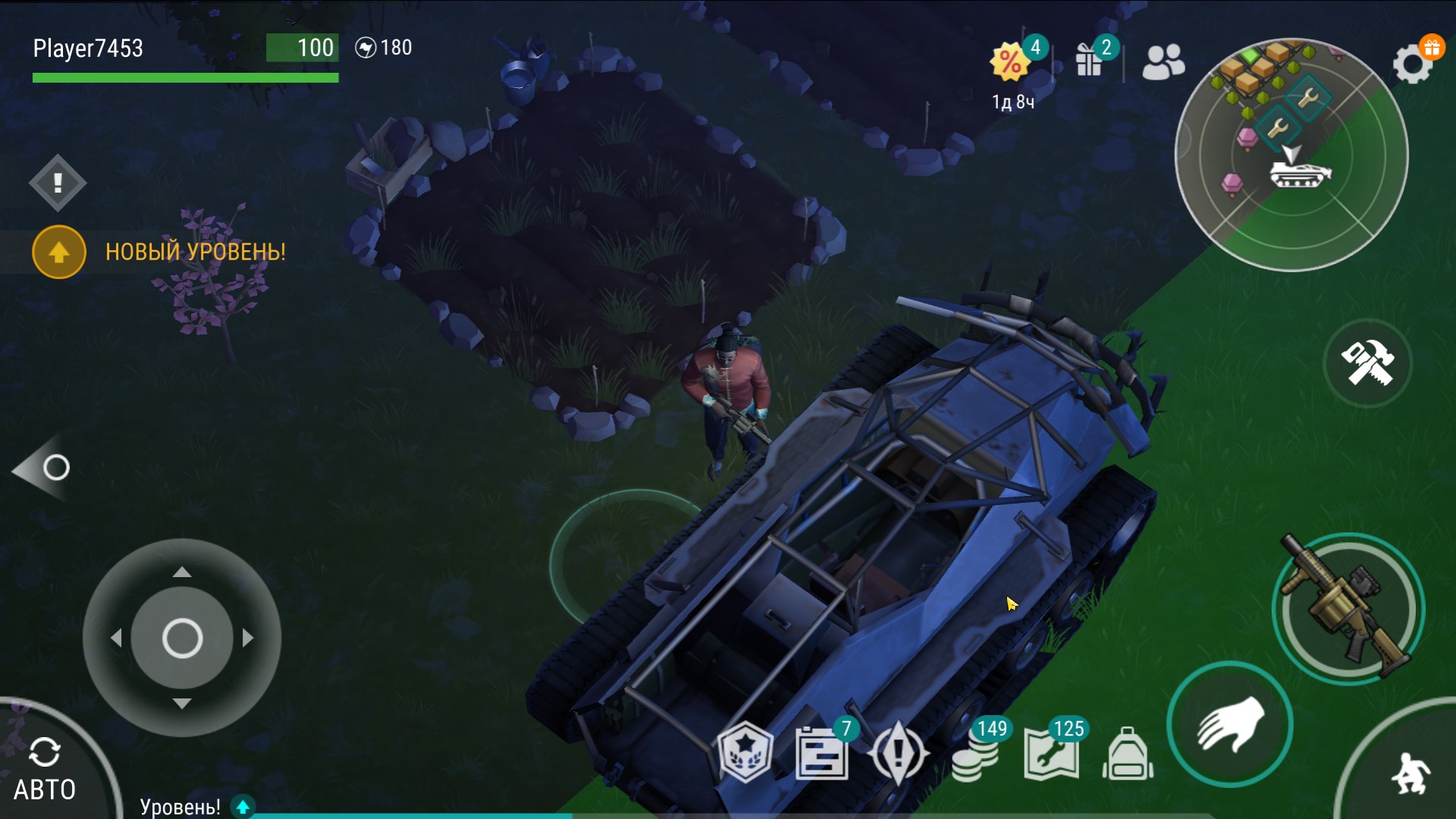Fire the equipped grenade launcher weapon

tap(1348, 609)
